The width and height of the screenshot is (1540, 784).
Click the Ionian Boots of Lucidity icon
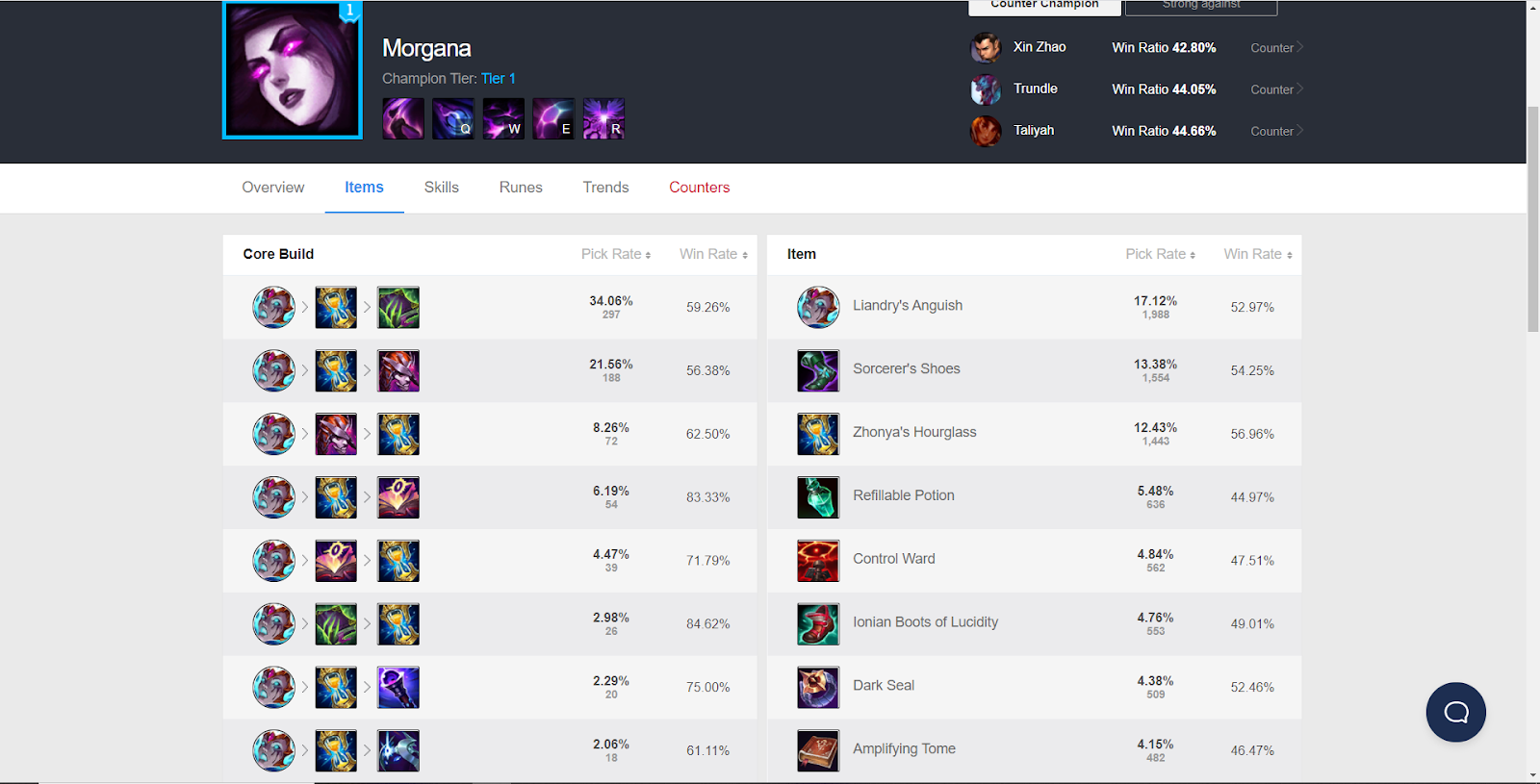pos(817,624)
